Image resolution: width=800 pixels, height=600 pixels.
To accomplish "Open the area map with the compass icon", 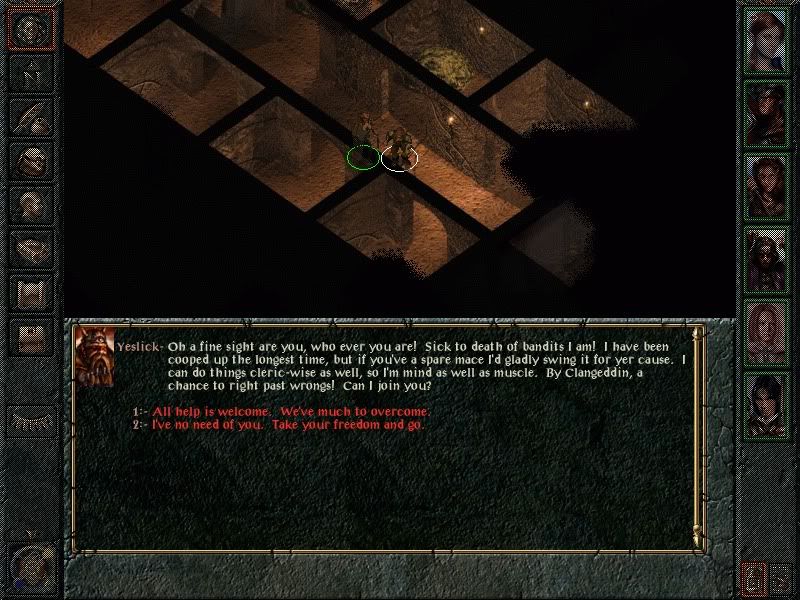I will click(x=29, y=74).
